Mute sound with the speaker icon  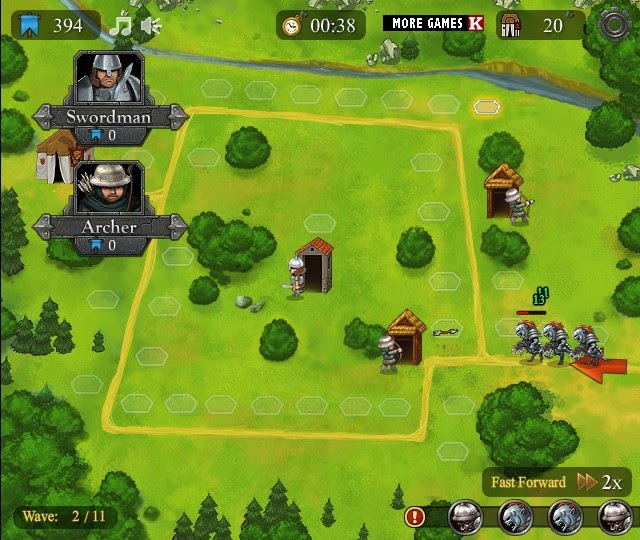[151, 24]
